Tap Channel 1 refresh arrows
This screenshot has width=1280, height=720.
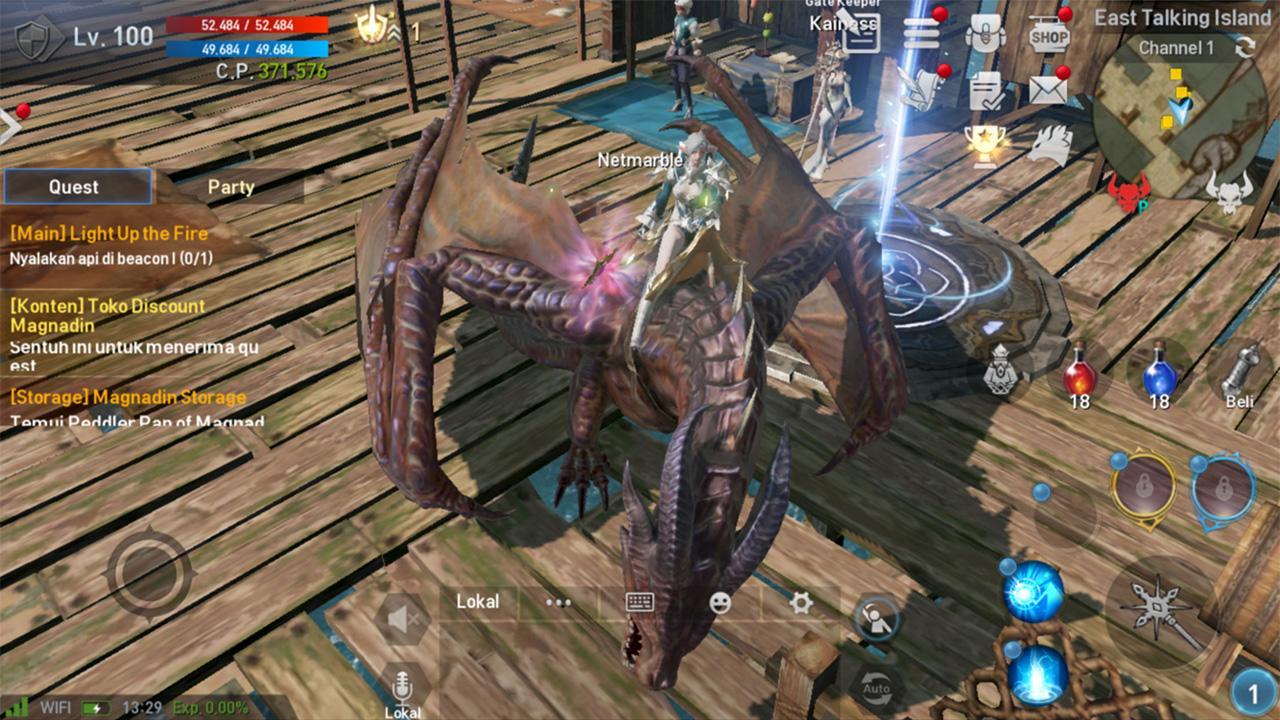click(1246, 48)
